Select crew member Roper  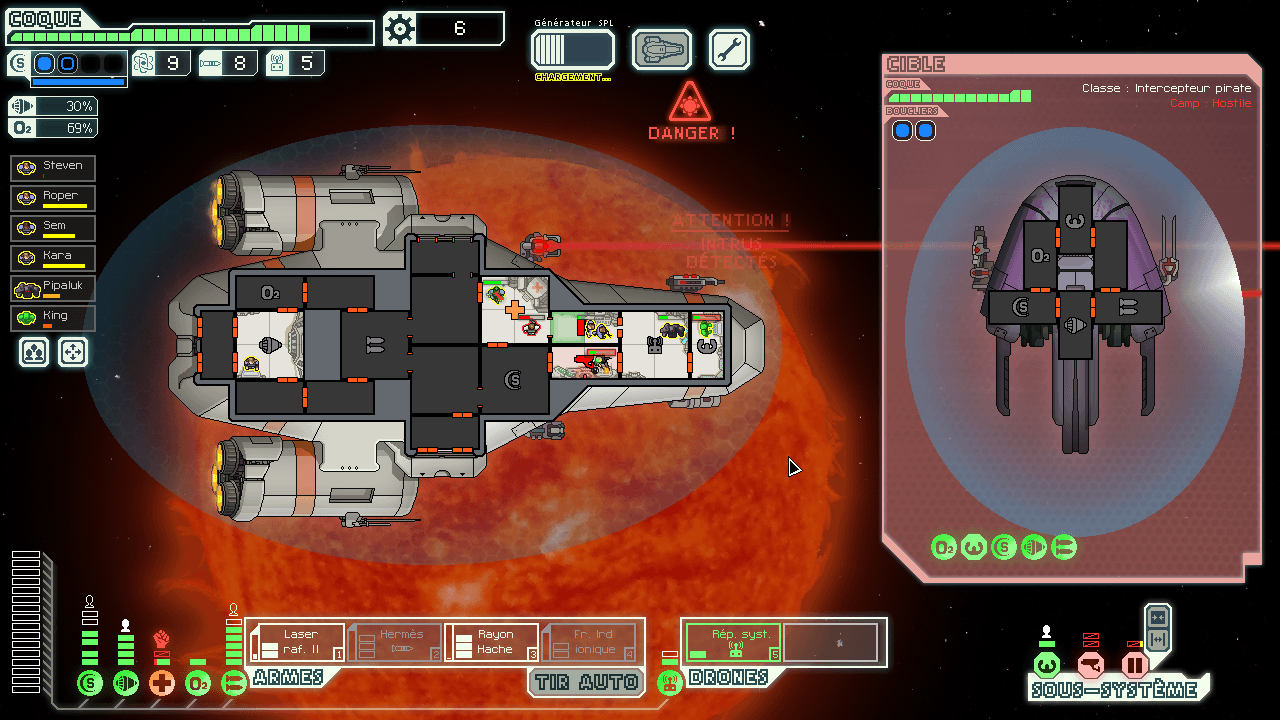53,197
